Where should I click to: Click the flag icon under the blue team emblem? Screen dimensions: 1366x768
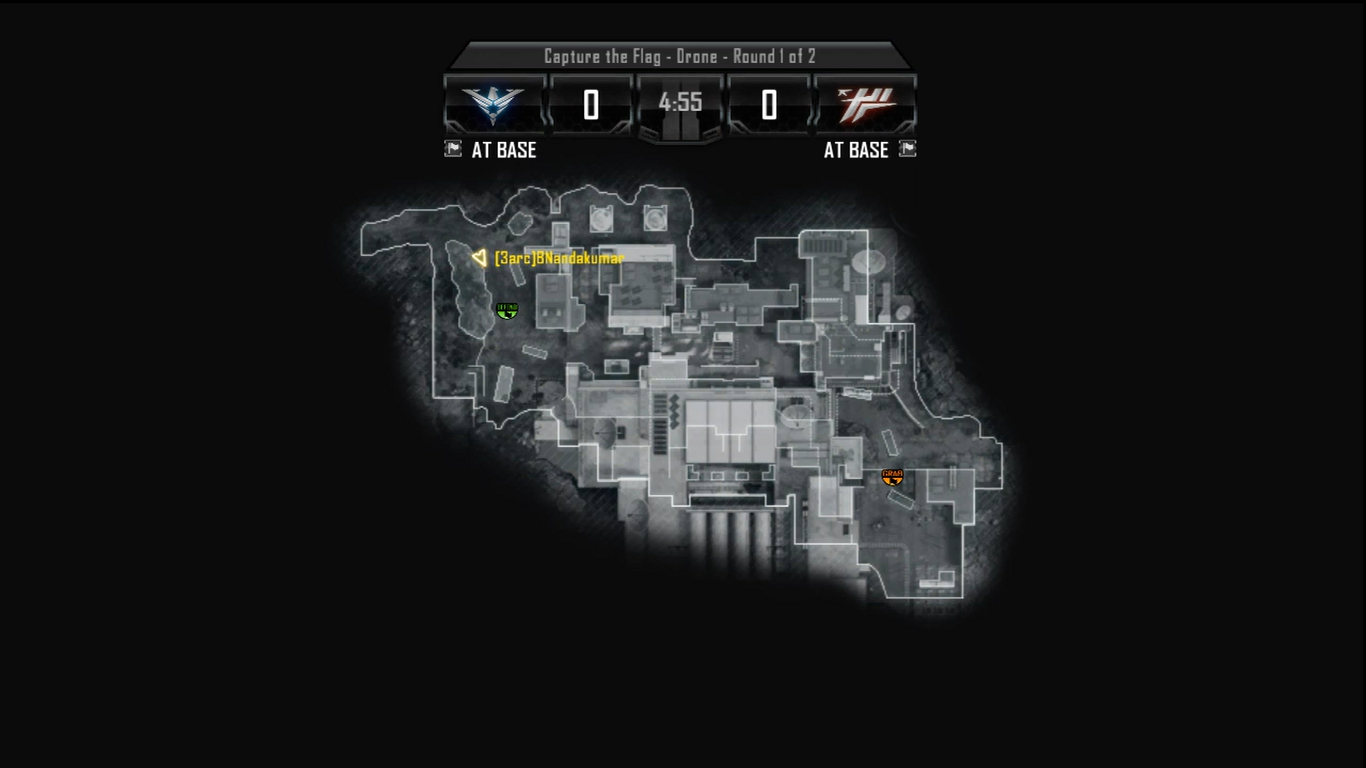pyautogui.click(x=453, y=149)
